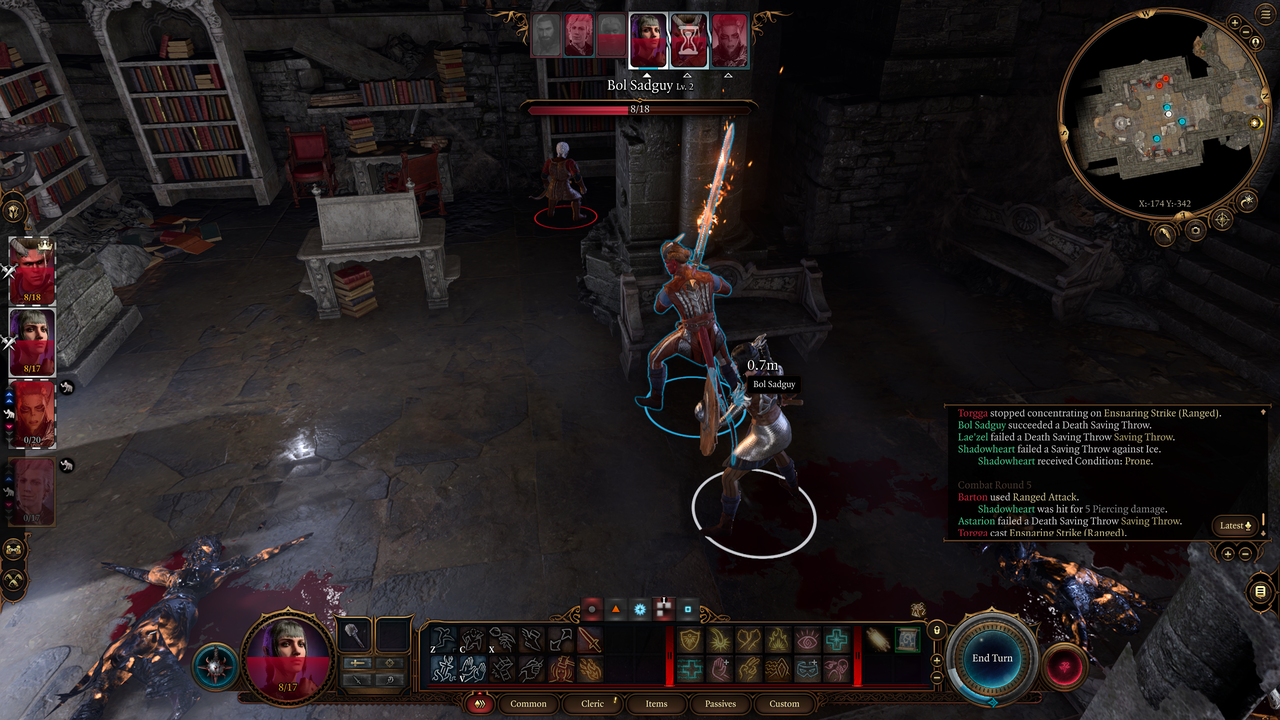The image size is (1280, 720).
Task: Switch hotbar to the Common tab
Action: [528, 704]
